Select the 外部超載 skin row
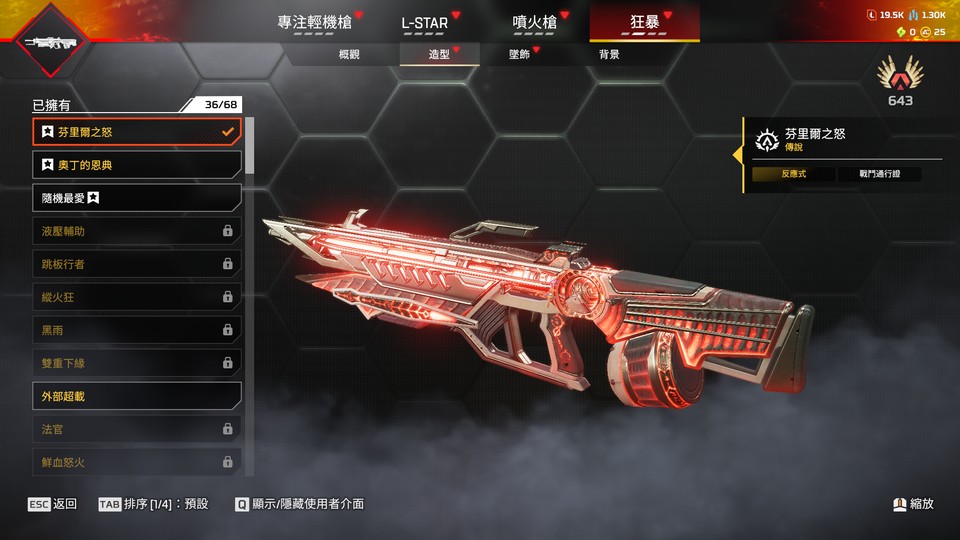 (x=137, y=396)
